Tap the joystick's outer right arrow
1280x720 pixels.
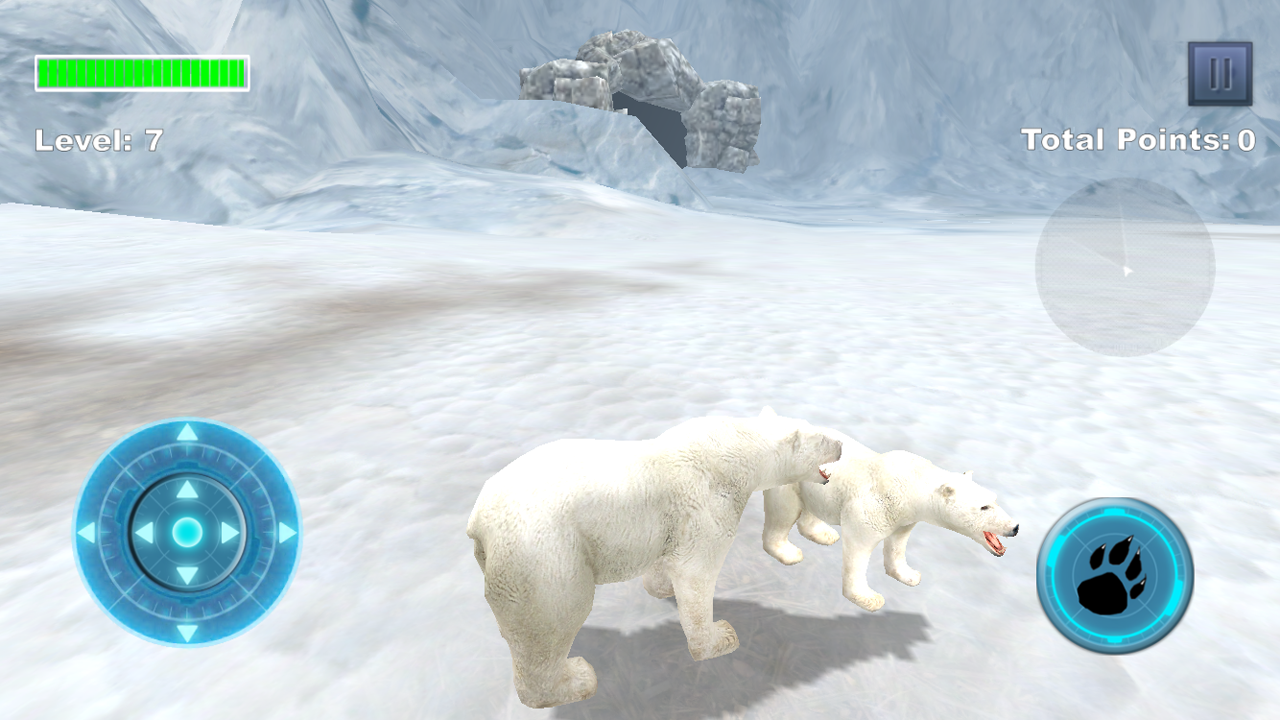(287, 533)
